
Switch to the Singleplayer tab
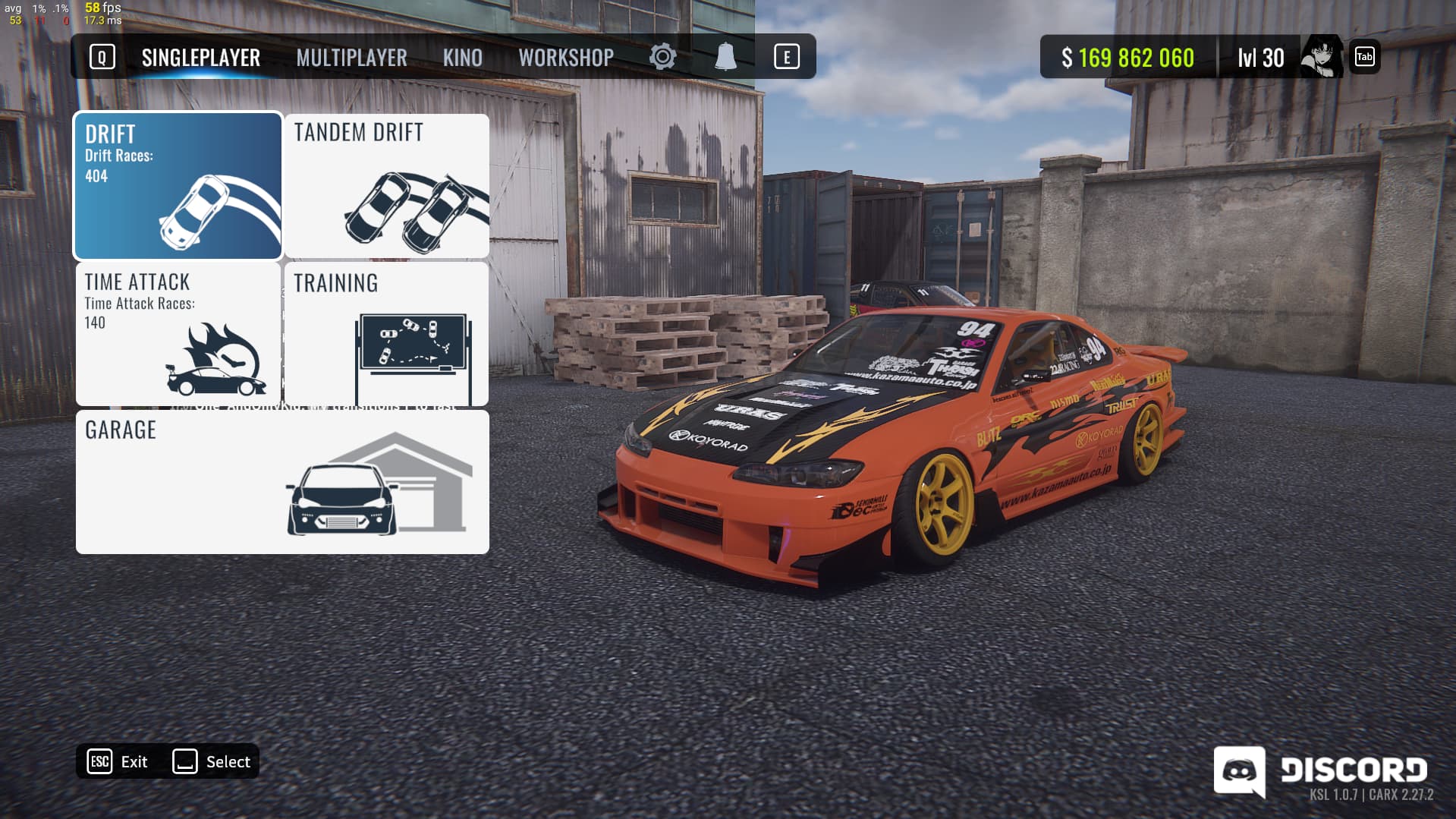(200, 58)
